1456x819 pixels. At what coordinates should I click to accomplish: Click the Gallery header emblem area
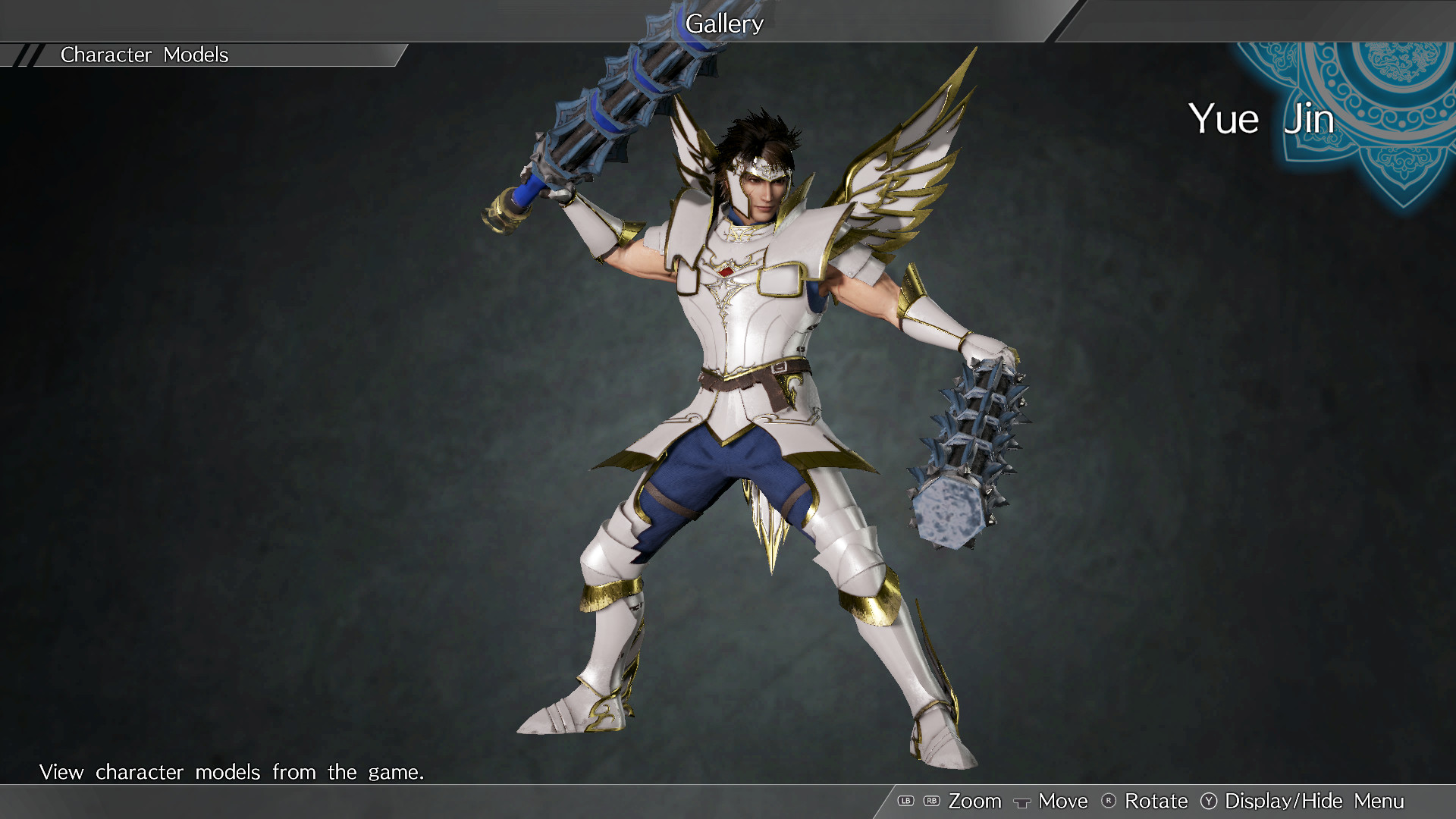pos(724,24)
